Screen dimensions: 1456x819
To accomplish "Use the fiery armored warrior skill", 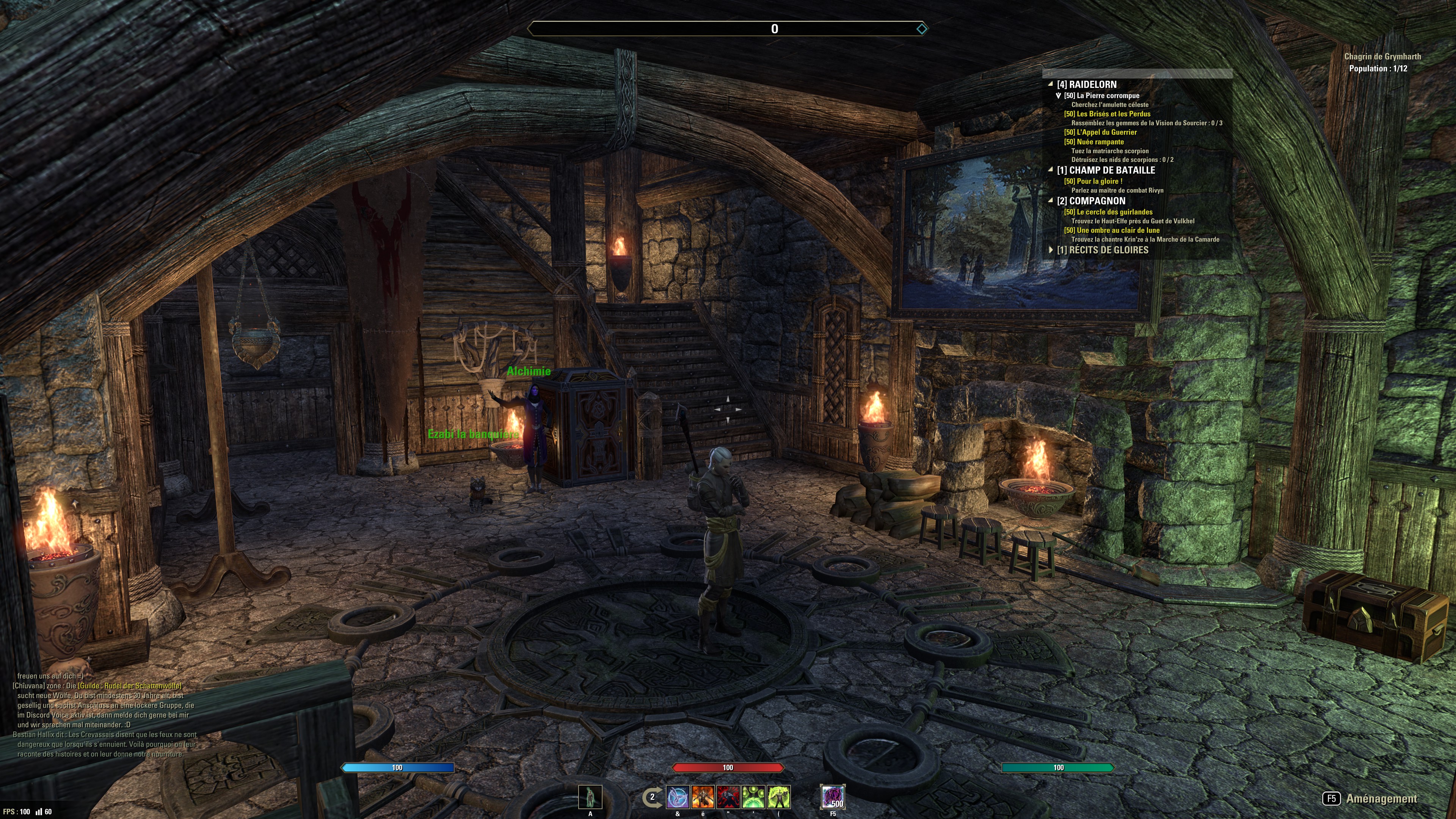I will pos(703,797).
